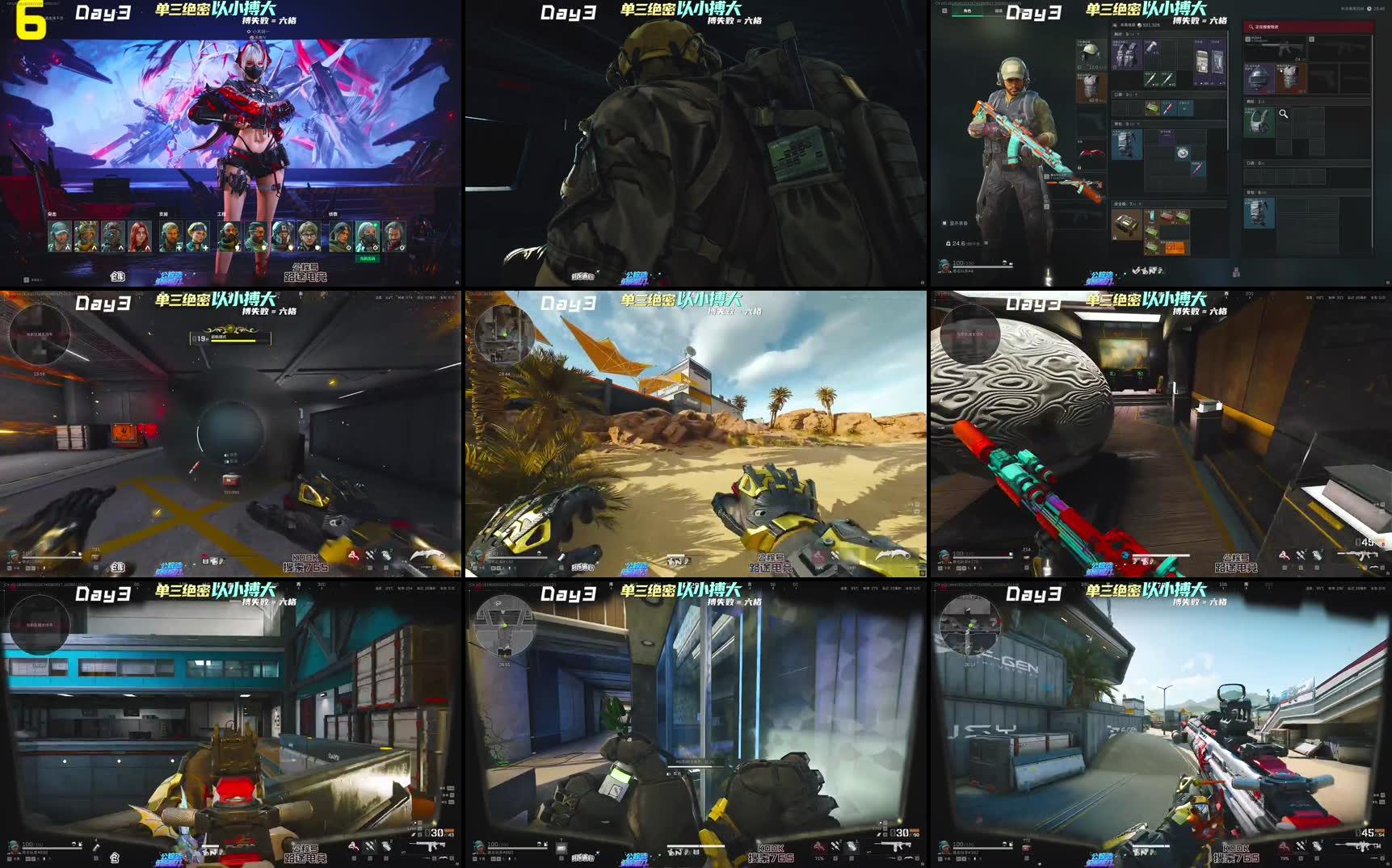Click the lock toggle on the 工程 operator portrait

pyautogui.click(x=237, y=248)
